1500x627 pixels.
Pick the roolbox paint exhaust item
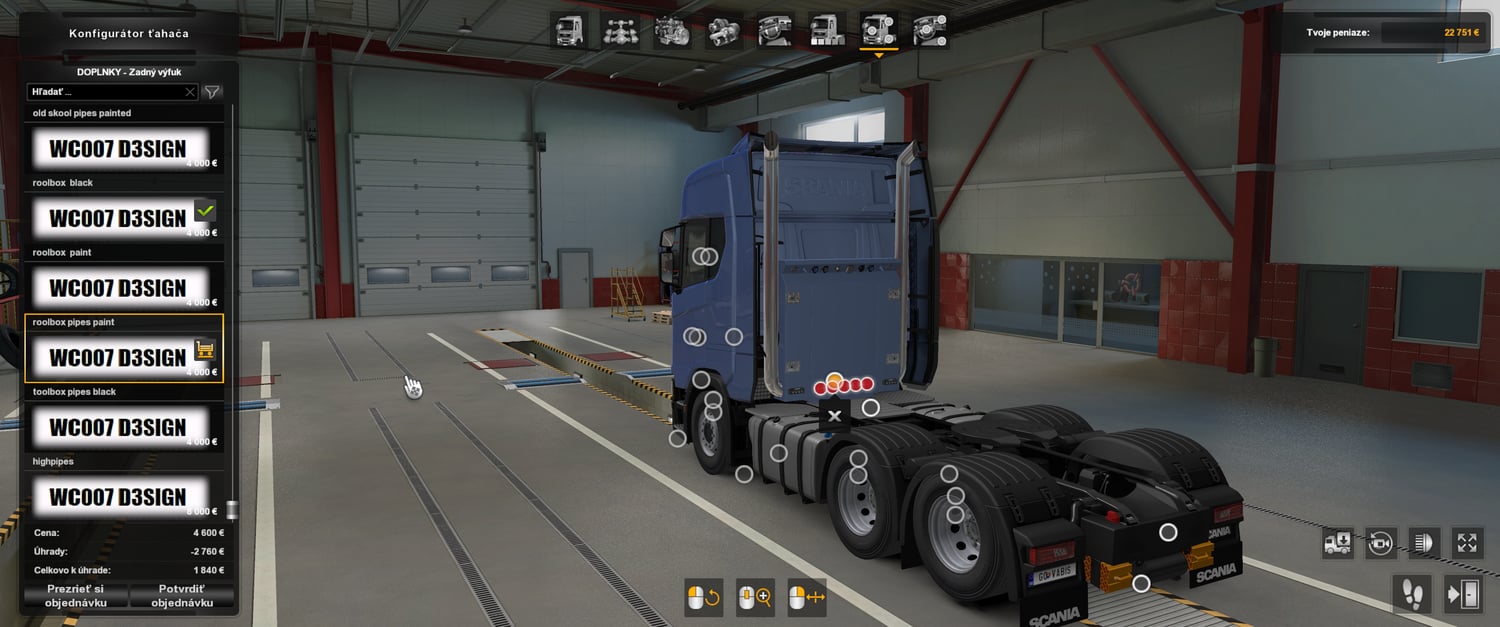point(120,288)
